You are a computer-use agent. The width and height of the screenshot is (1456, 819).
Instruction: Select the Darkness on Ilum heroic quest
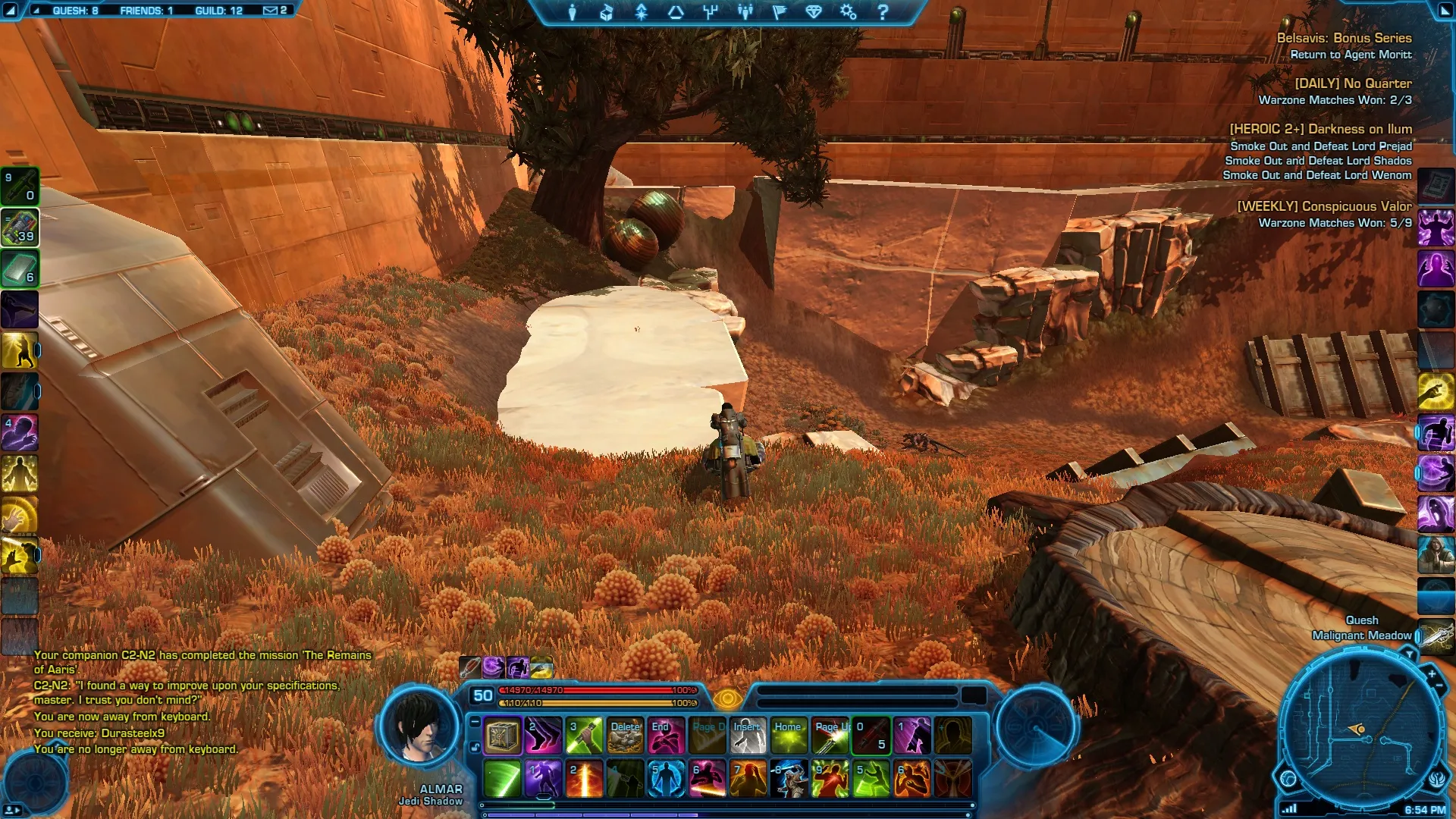tap(1320, 130)
